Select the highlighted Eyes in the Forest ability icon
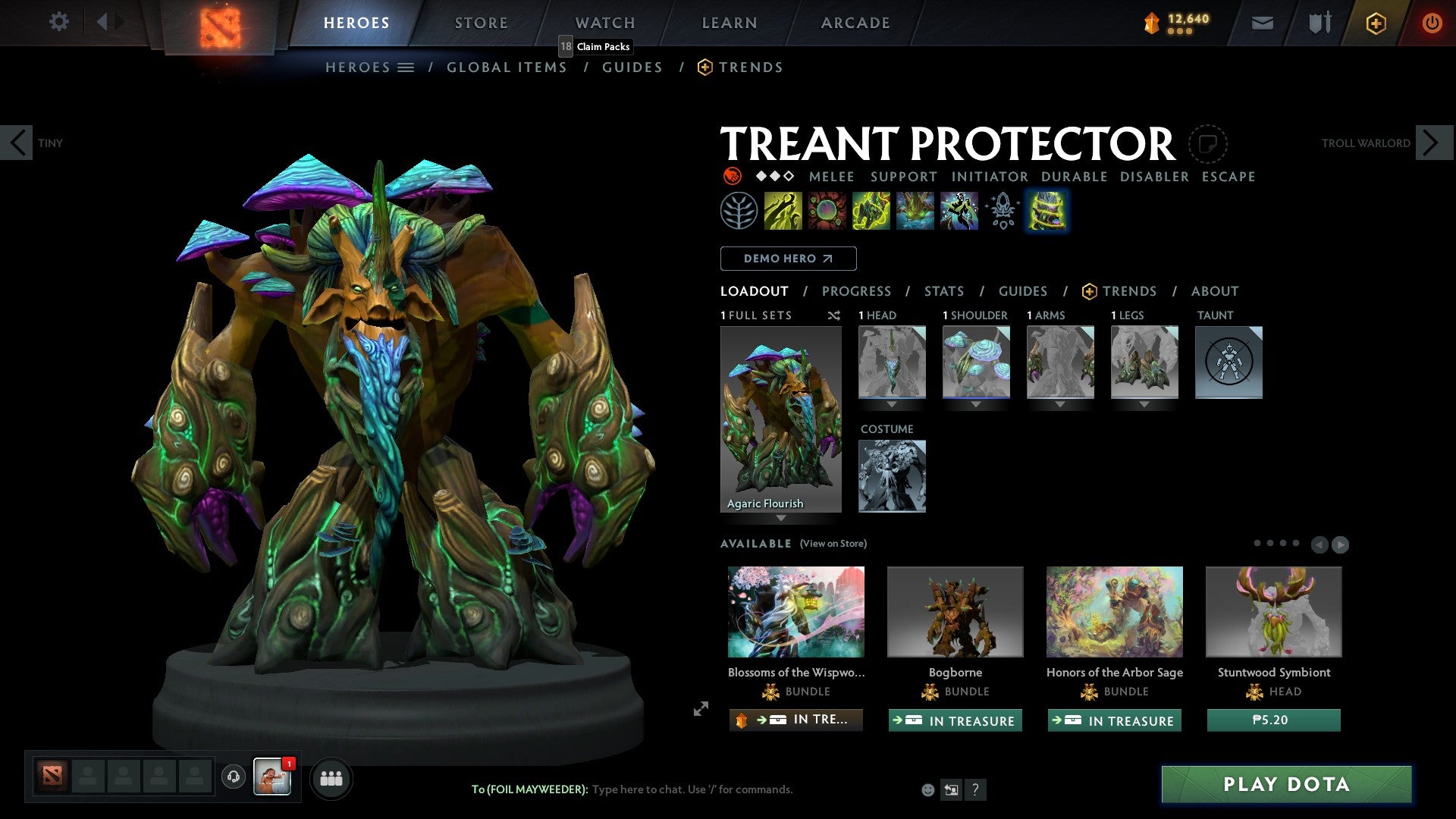Image resolution: width=1456 pixels, height=819 pixels. [1046, 210]
